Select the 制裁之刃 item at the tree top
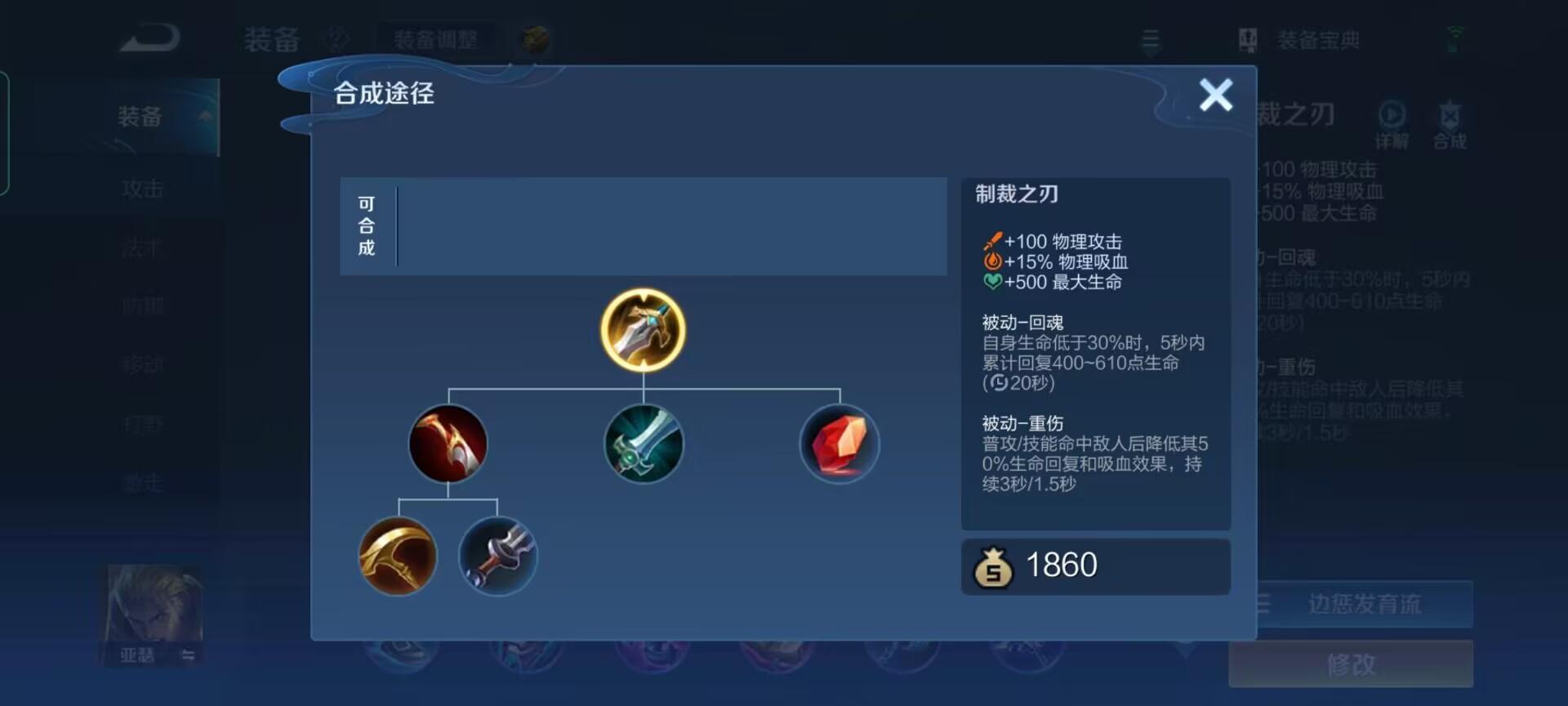Image resolution: width=1568 pixels, height=706 pixels. point(643,330)
